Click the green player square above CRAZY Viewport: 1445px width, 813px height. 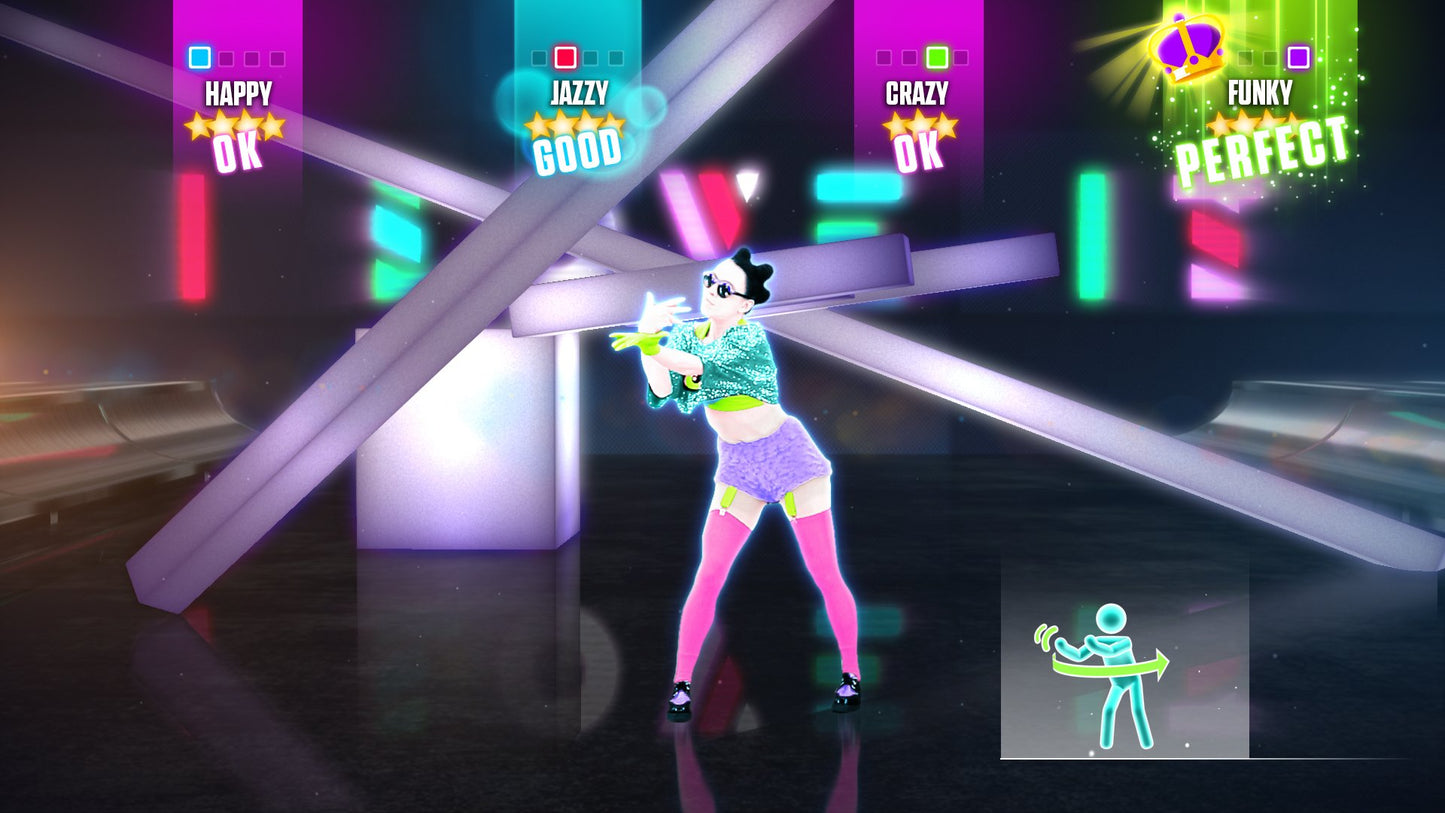(x=937, y=56)
